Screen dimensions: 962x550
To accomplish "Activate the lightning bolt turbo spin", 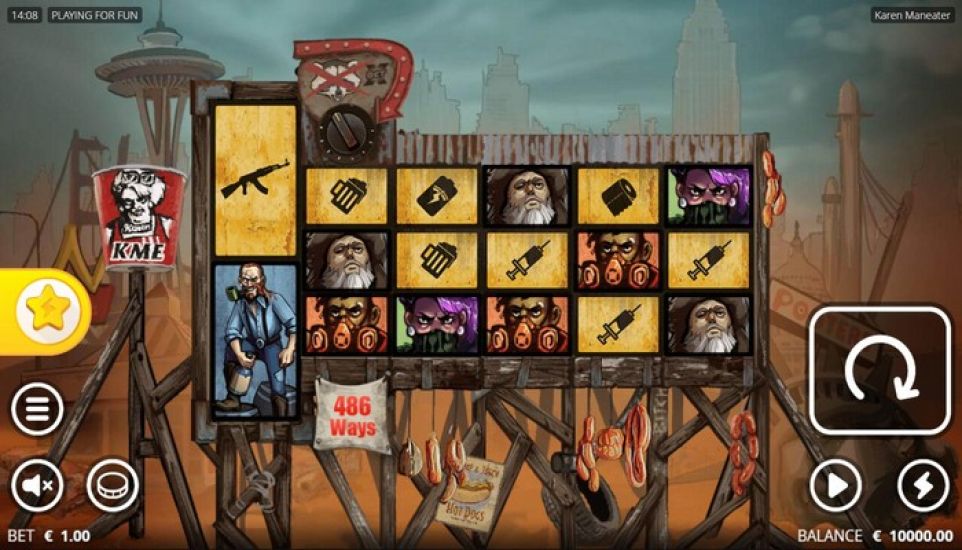I will click(923, 487).
